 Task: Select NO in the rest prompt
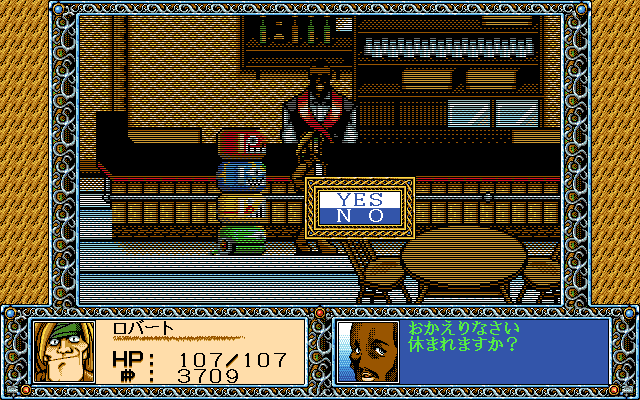coord(360,215)
